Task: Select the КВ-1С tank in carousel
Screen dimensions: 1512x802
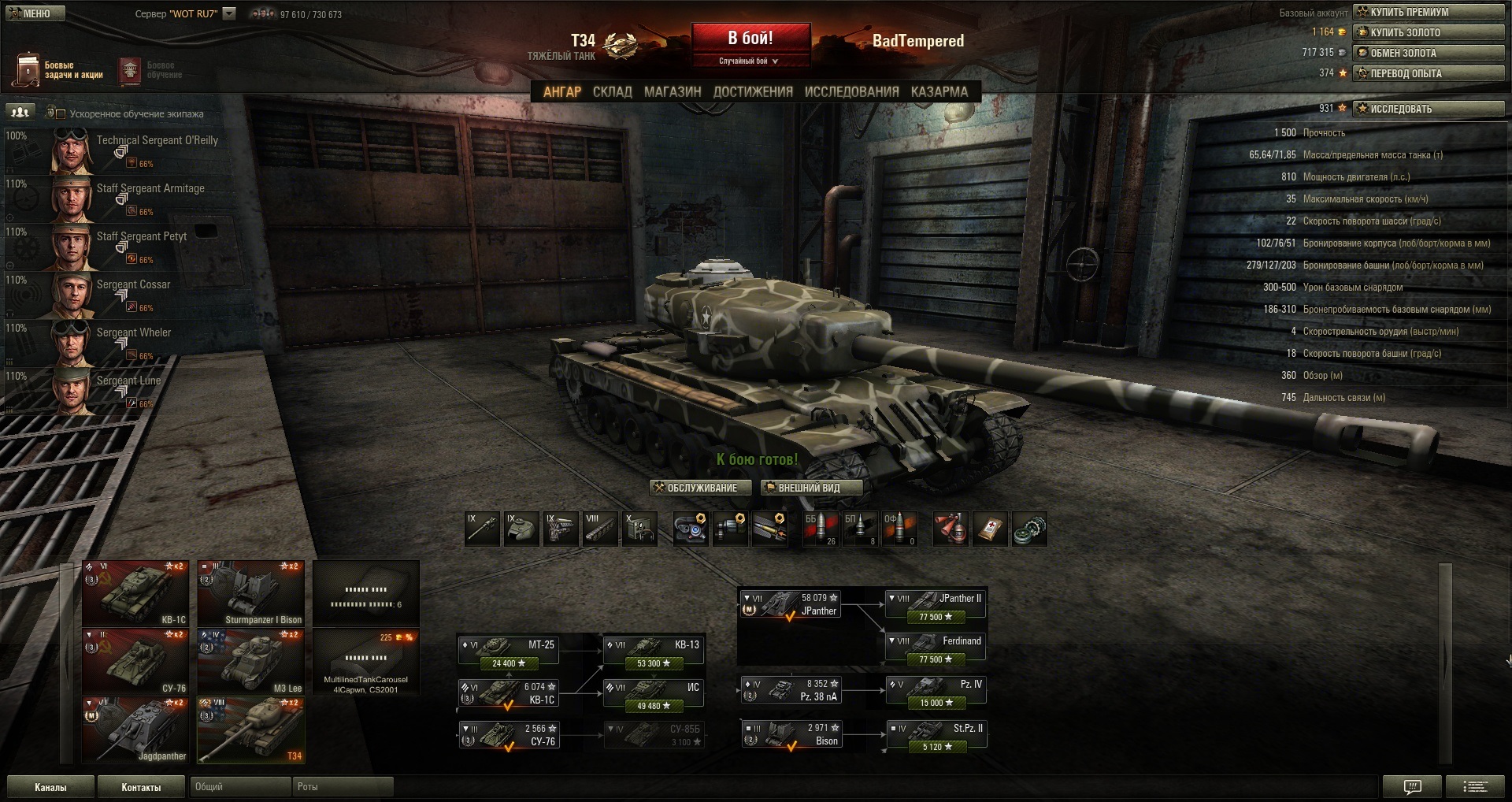Action: [x=135, y=593]
